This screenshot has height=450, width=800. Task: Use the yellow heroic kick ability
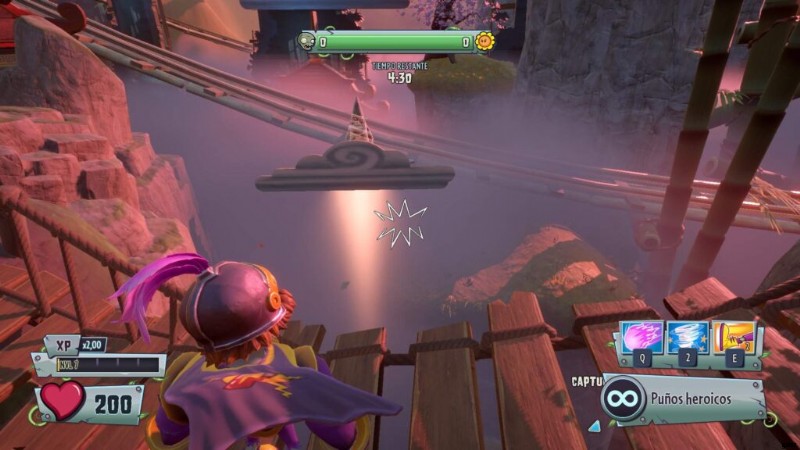[733, 338]
